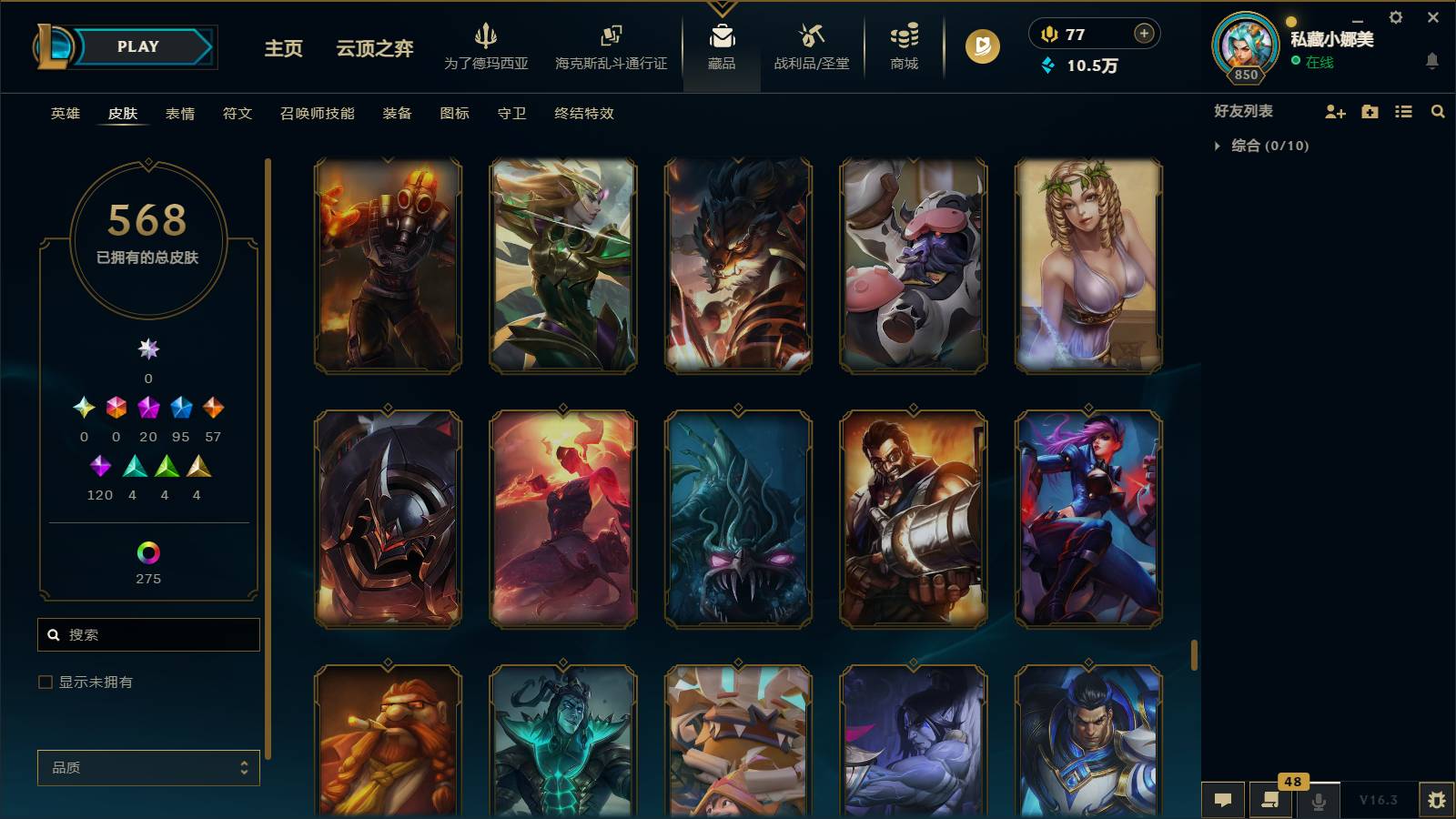Screen dimensions: 1456x819
Task: Open the 品质 quality dropdown
Action: [148, 768]
